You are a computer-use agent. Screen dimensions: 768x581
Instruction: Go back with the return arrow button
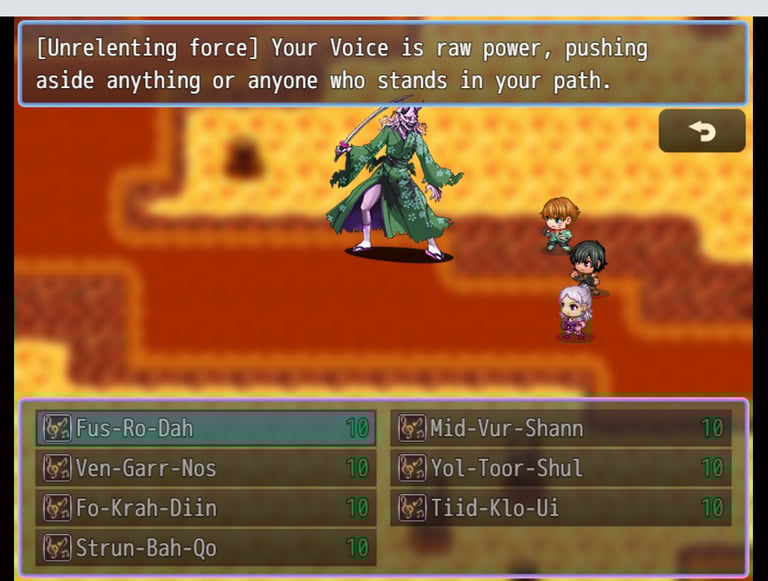702,131
